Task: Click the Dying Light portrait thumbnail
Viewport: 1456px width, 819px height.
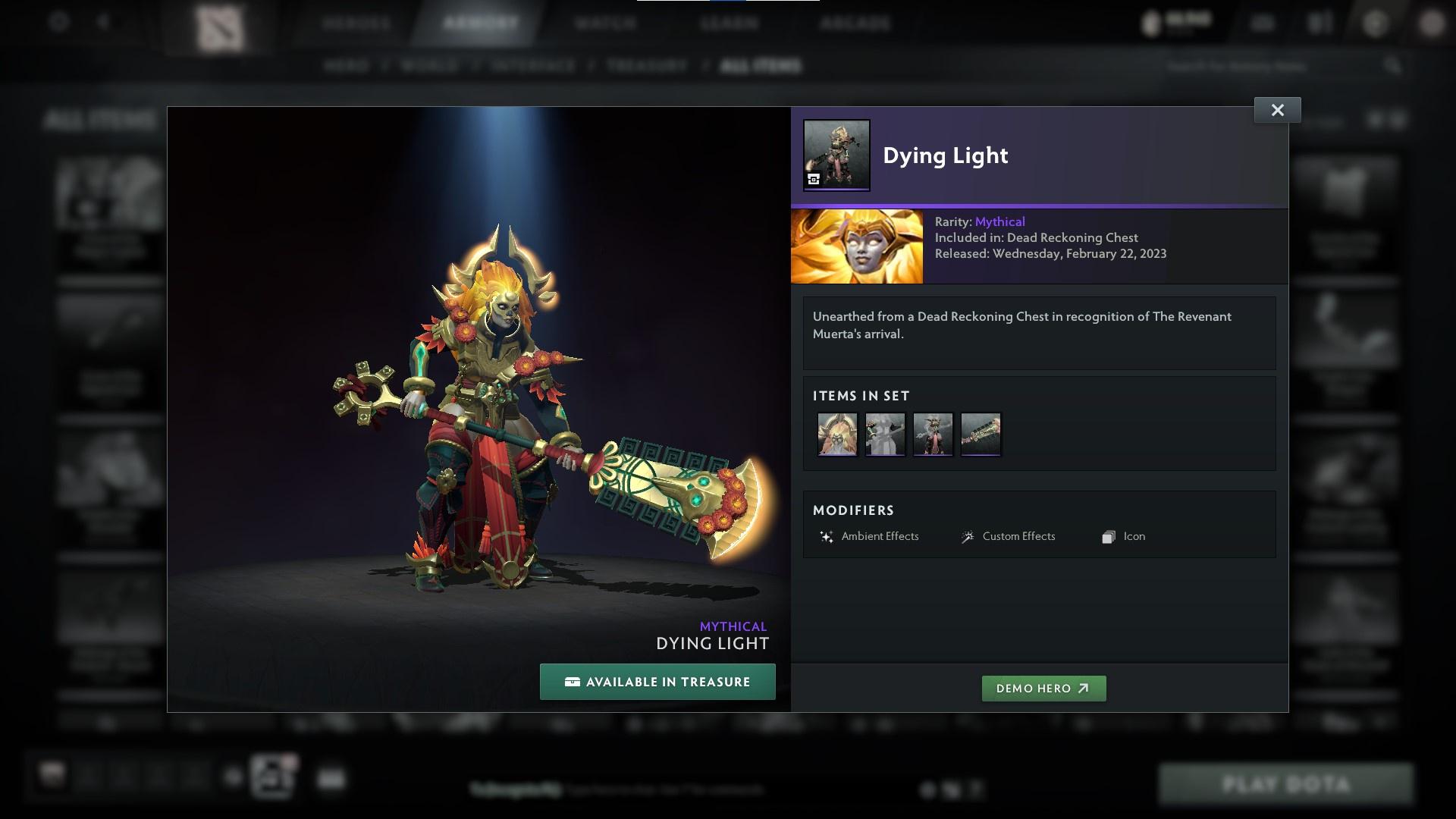Action: 836,154
